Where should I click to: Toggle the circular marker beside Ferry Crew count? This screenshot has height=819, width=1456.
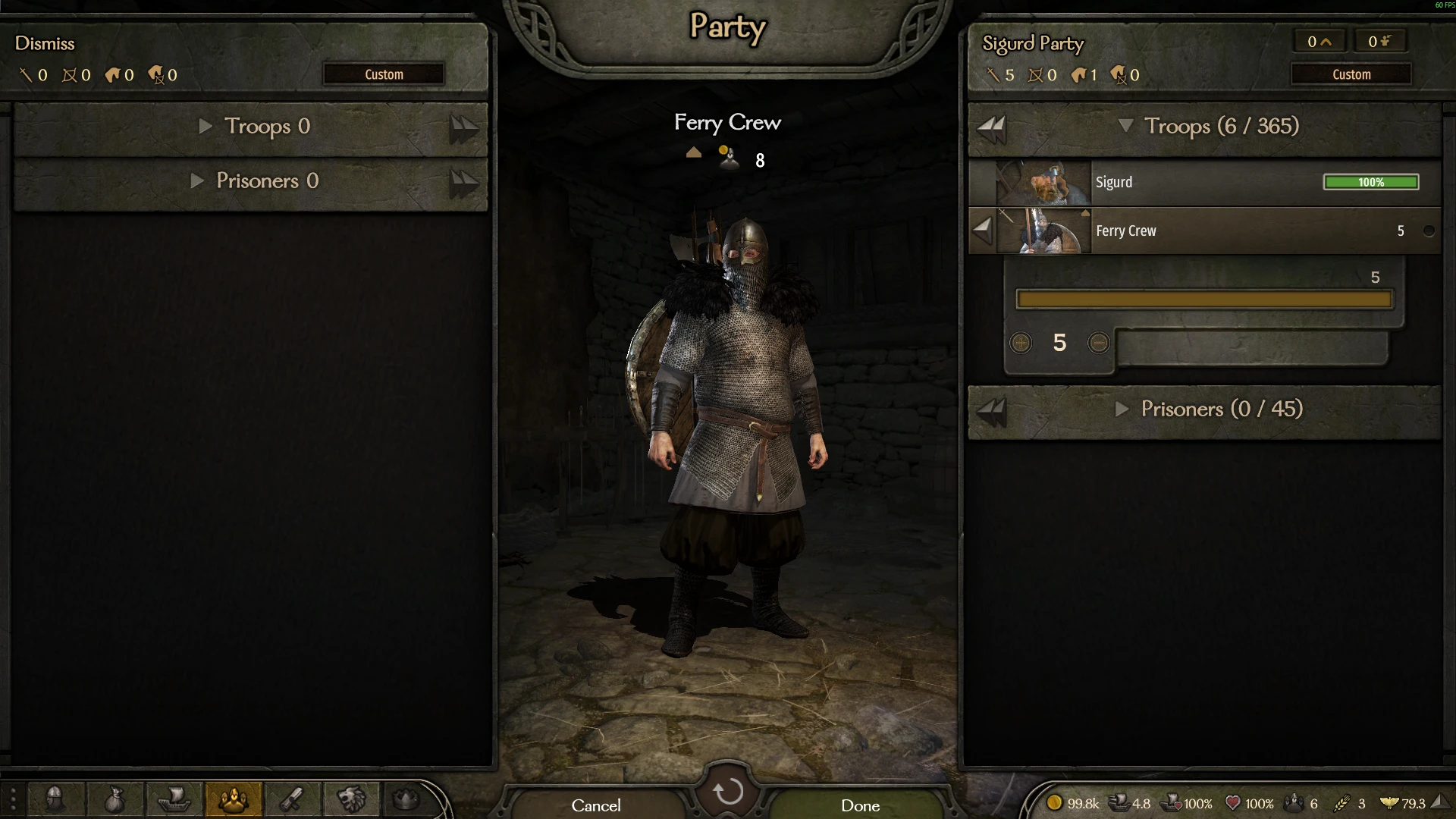point(1429,231)
